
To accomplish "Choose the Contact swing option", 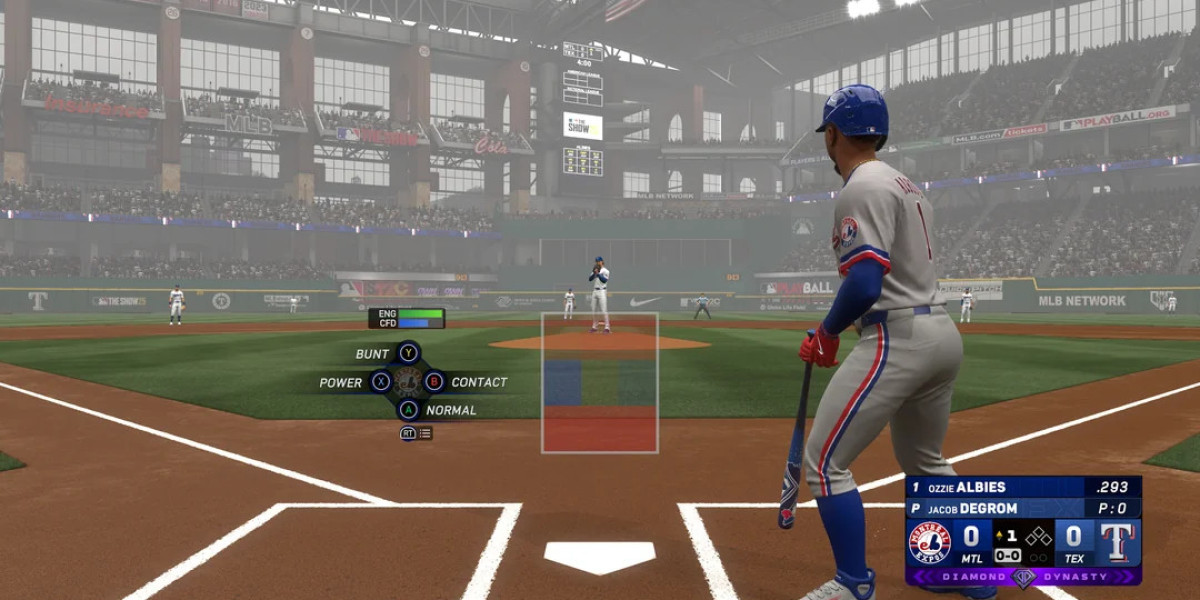I will (x=434, y=381).
